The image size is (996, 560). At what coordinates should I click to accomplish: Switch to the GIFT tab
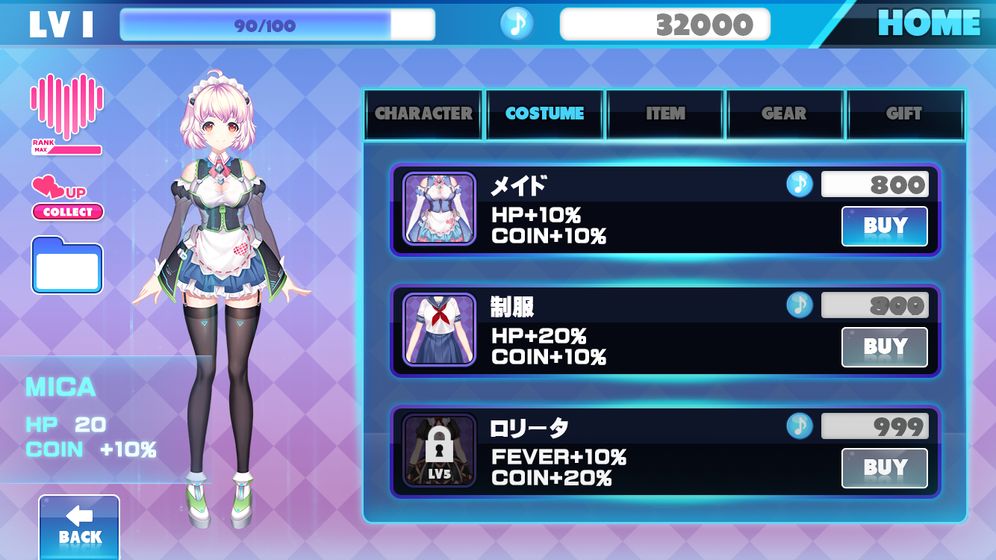(x=904, y=114)
